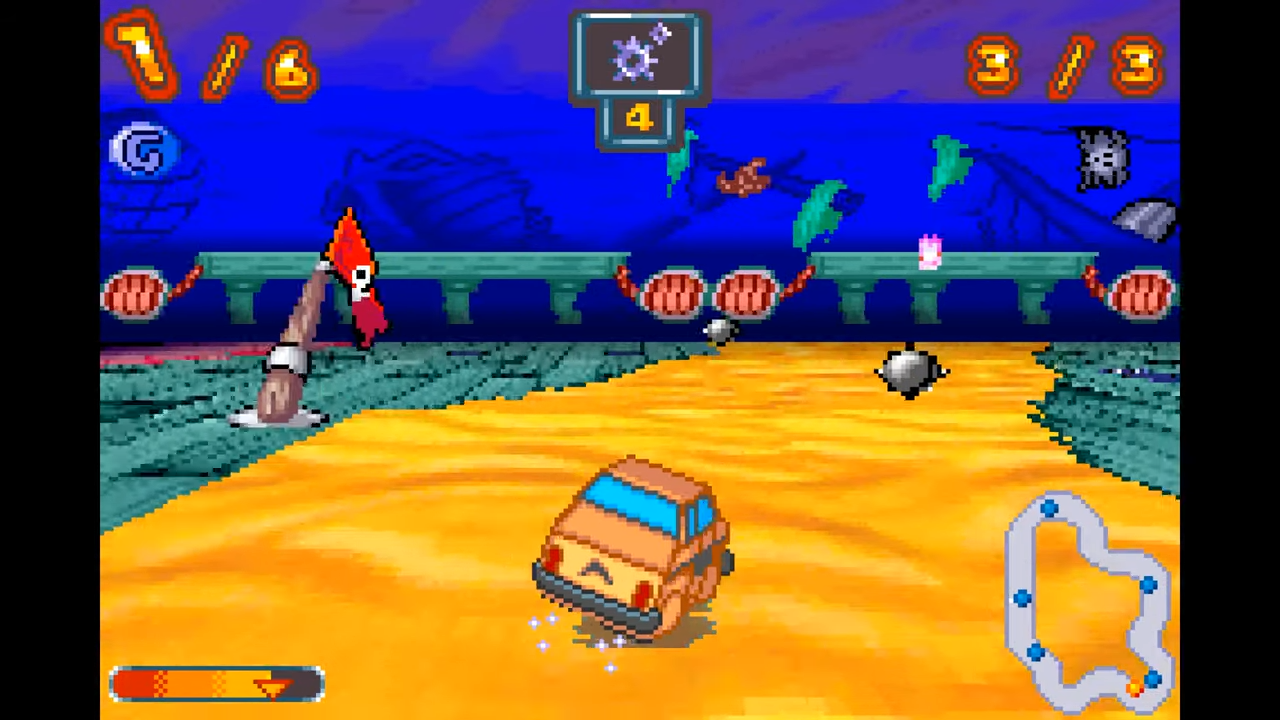Click the pink jellyfish near the bridge
Image resolution: width=1280 pixels, height=720 pixels.
point(928,253)
